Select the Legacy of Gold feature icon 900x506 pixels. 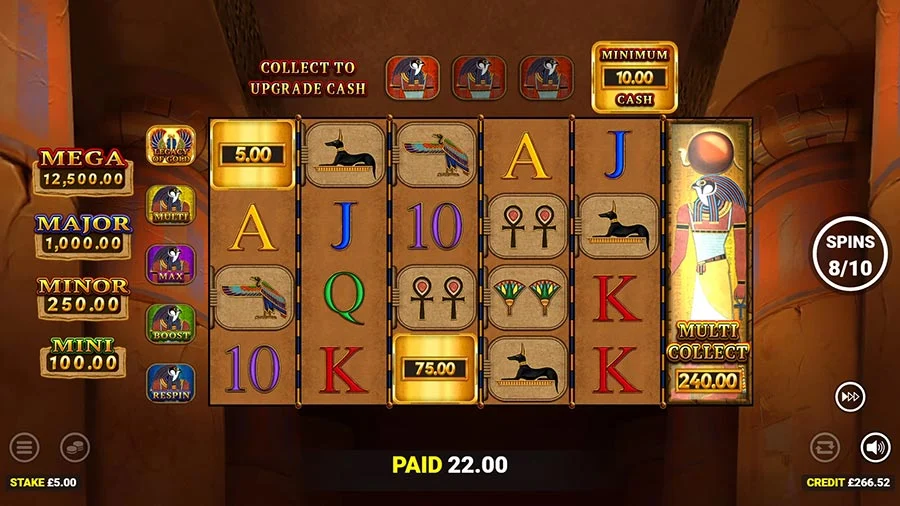pyautogui.click(x=170, y=146)
